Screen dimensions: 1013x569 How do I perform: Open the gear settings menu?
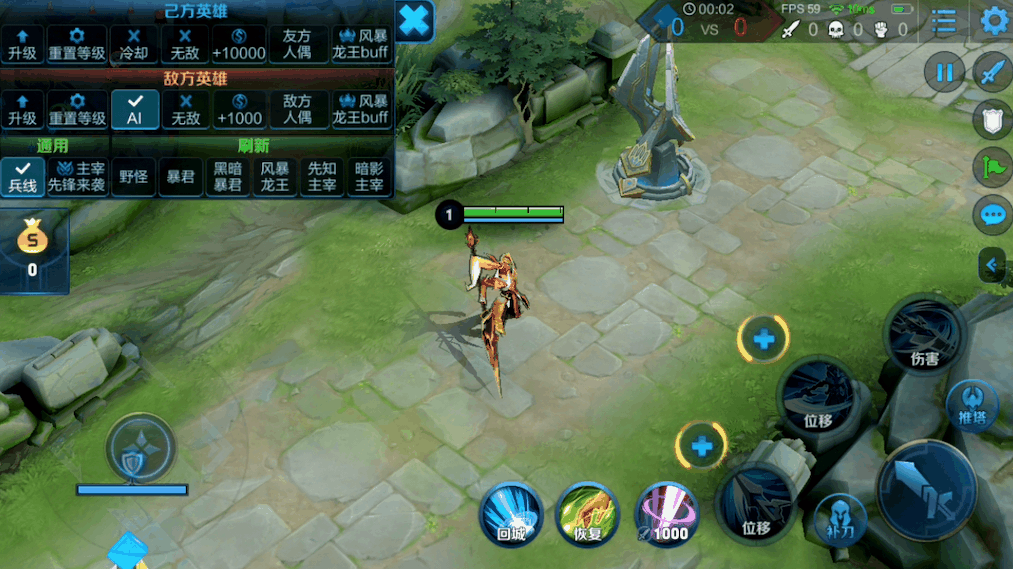pyautogui.click(x=993, y=21)
